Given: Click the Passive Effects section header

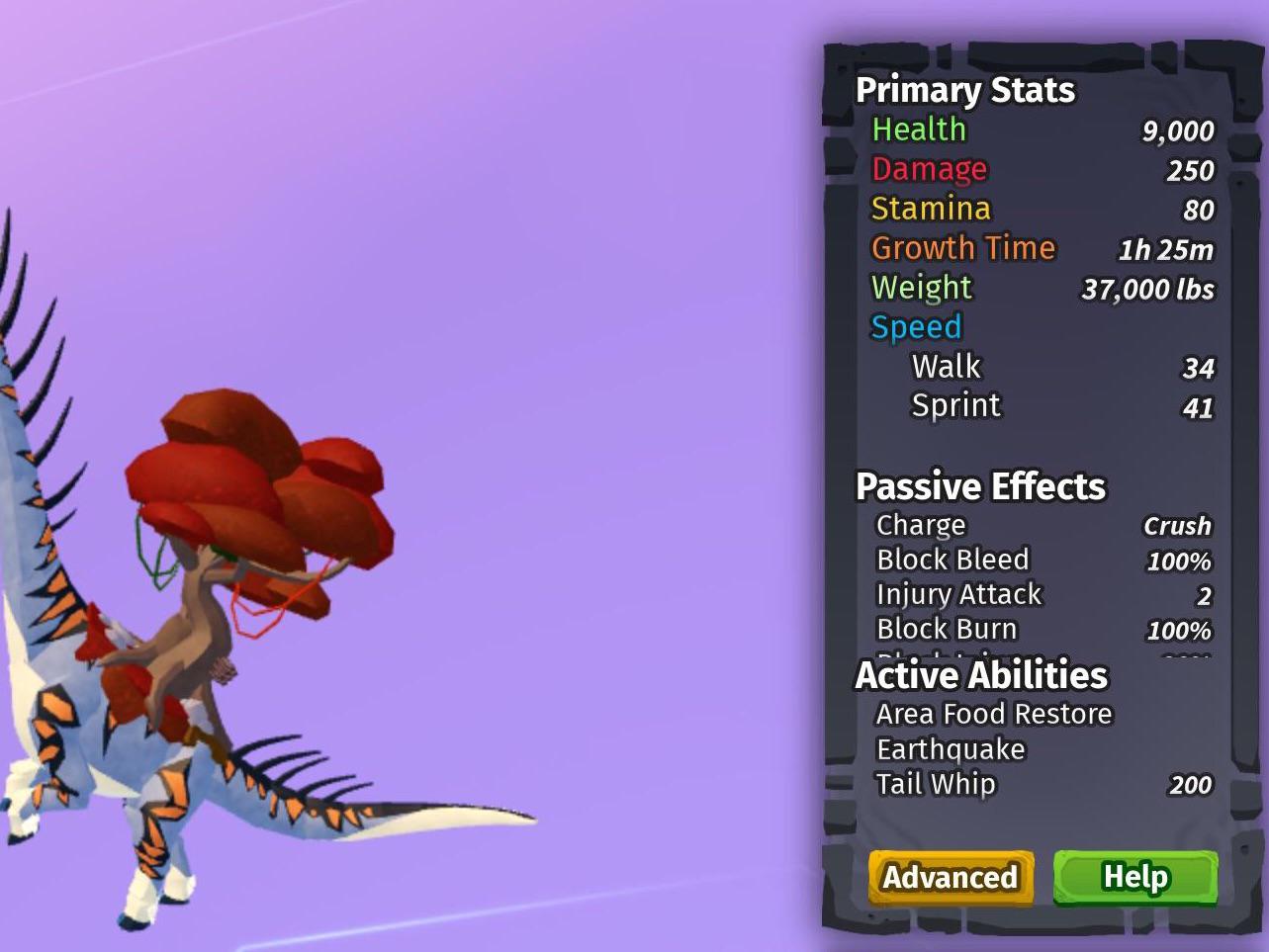Looking at the screenshot, I should 980,486.
